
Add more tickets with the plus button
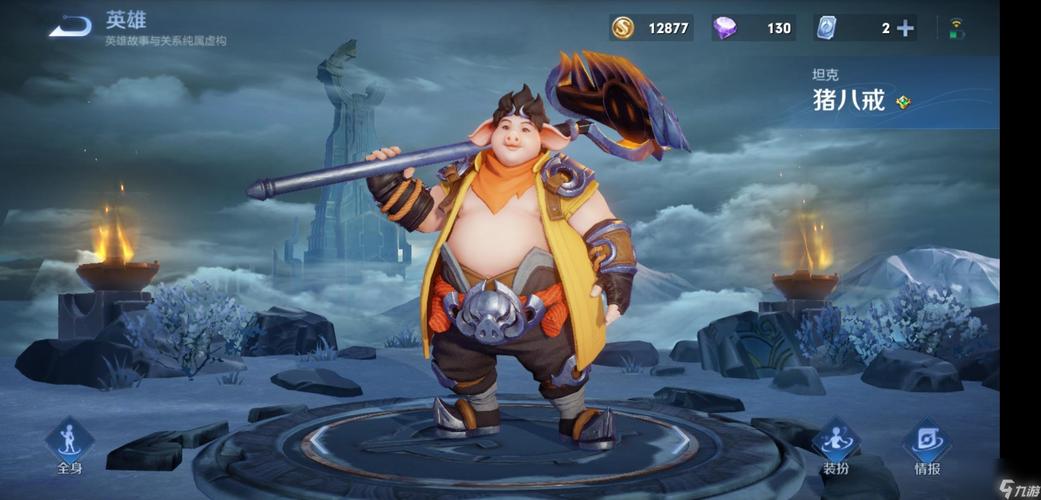point(906,28)
